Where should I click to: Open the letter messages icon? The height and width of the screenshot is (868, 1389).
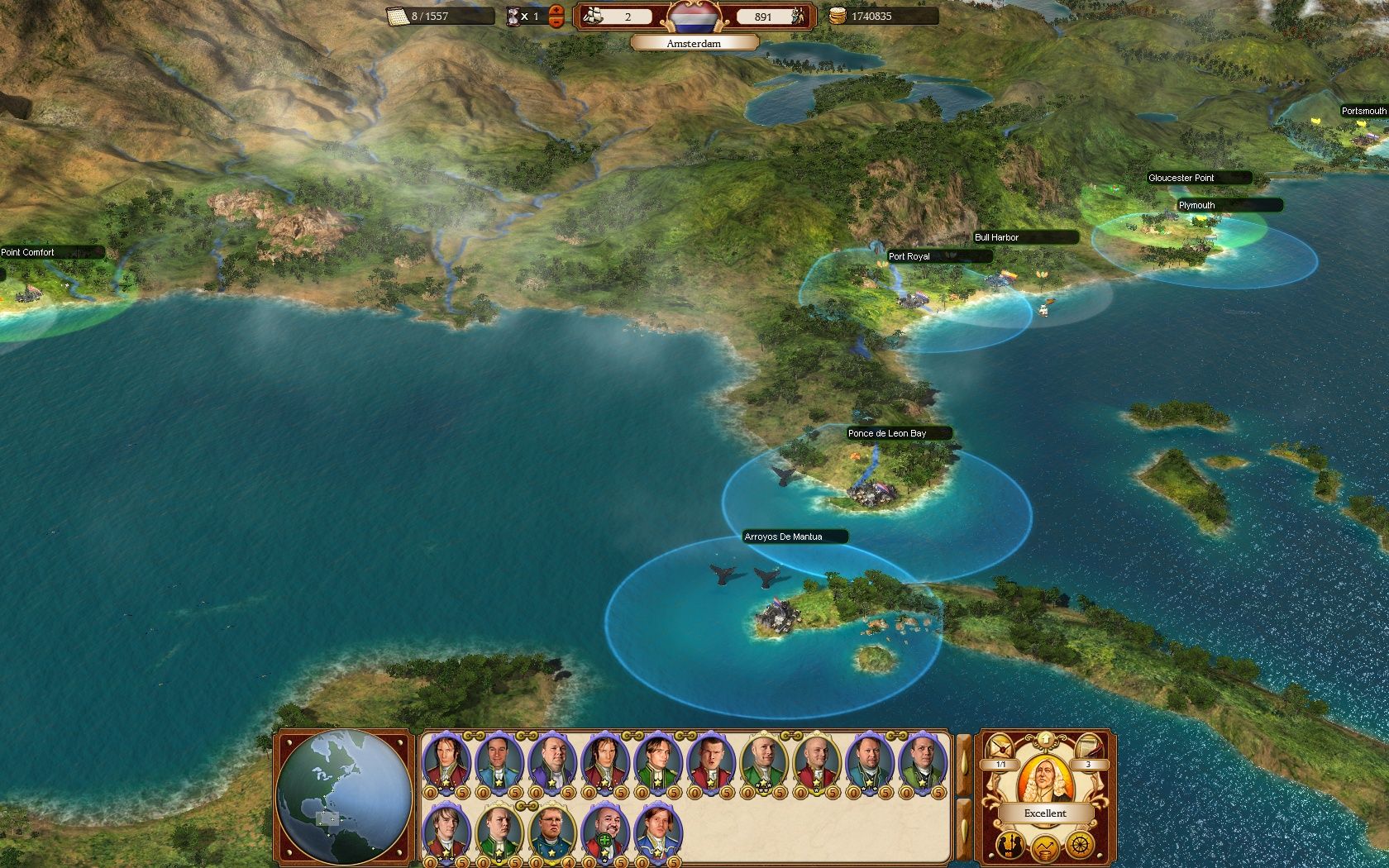point(1001,746)
